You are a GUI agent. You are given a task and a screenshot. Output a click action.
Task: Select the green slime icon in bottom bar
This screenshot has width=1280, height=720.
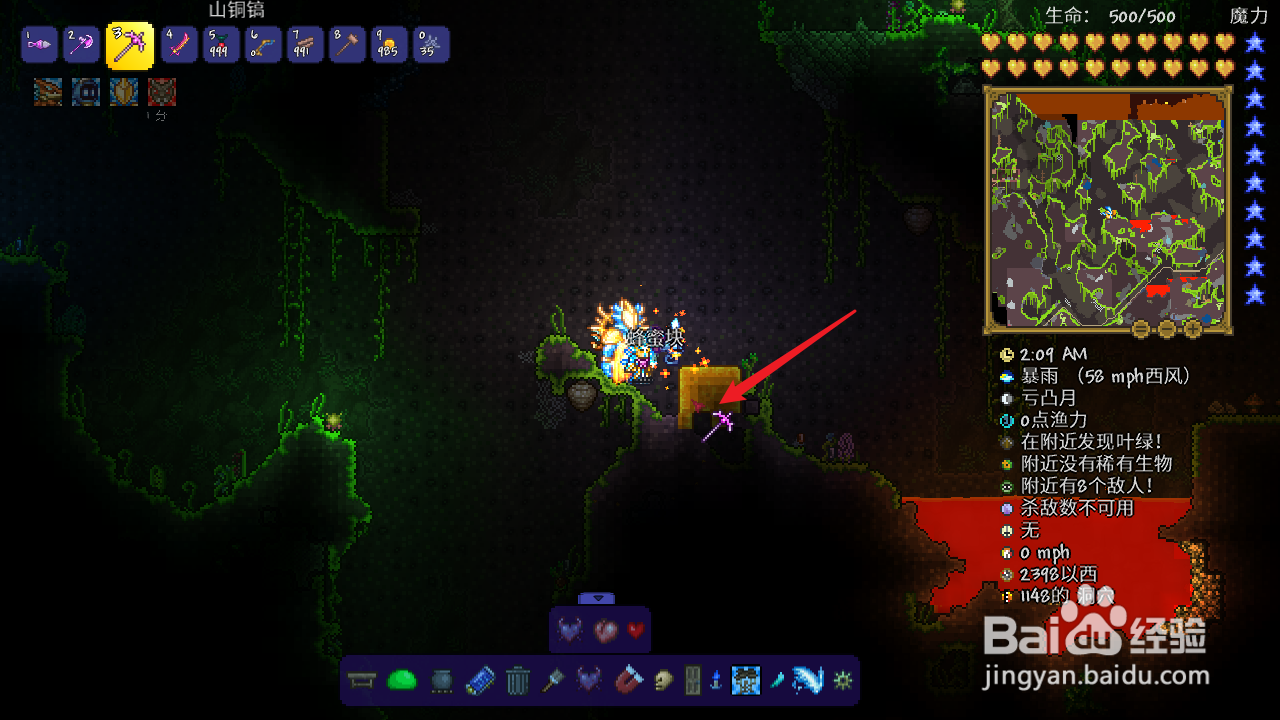[x=401, y=681]
